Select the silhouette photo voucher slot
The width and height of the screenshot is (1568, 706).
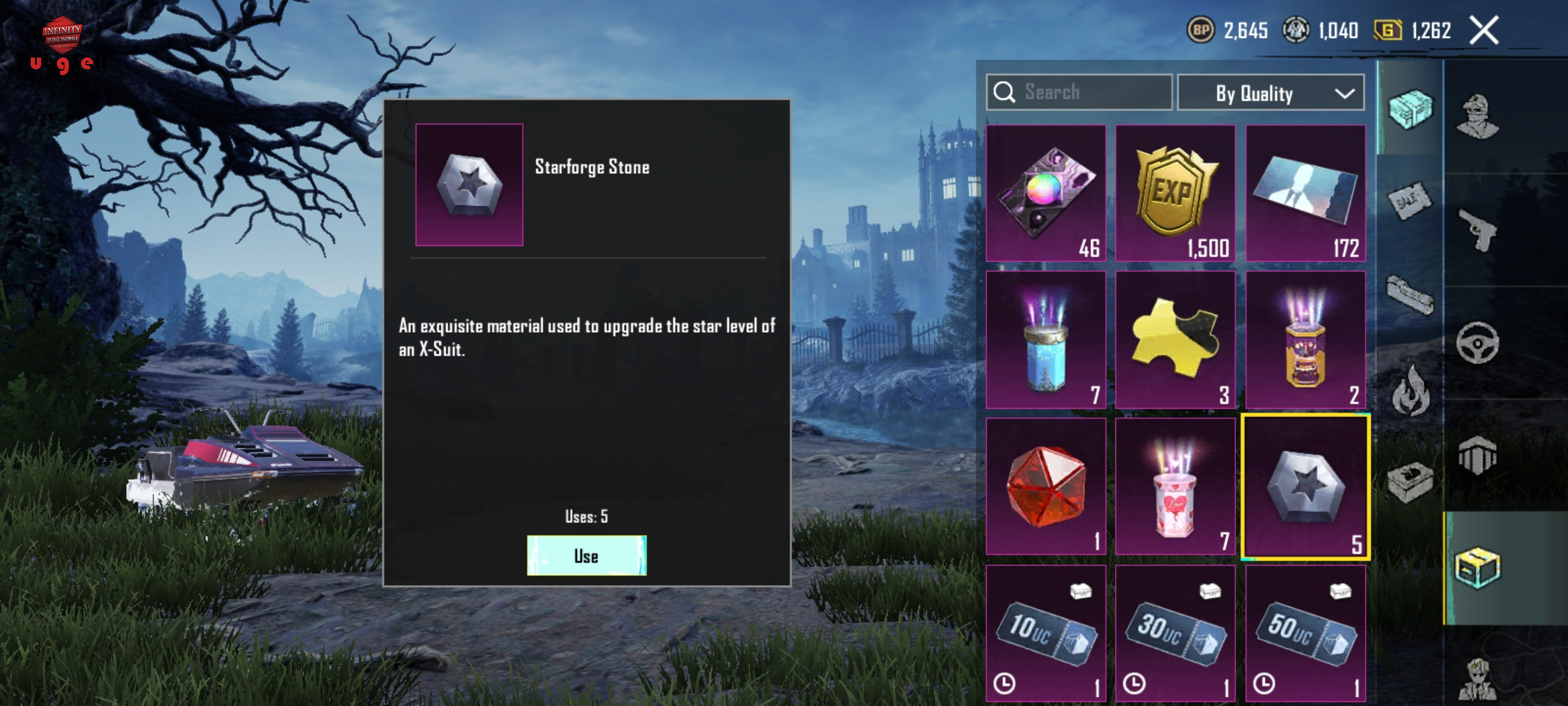tap(1305, 193)
